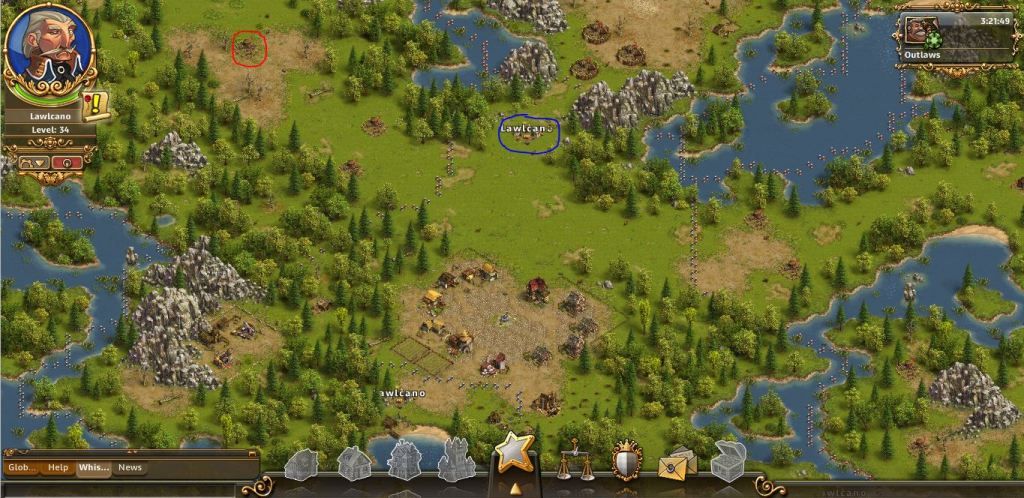Click the red round button under the avatar
The image size is (1024, 498).
click(x=68, y=162)
